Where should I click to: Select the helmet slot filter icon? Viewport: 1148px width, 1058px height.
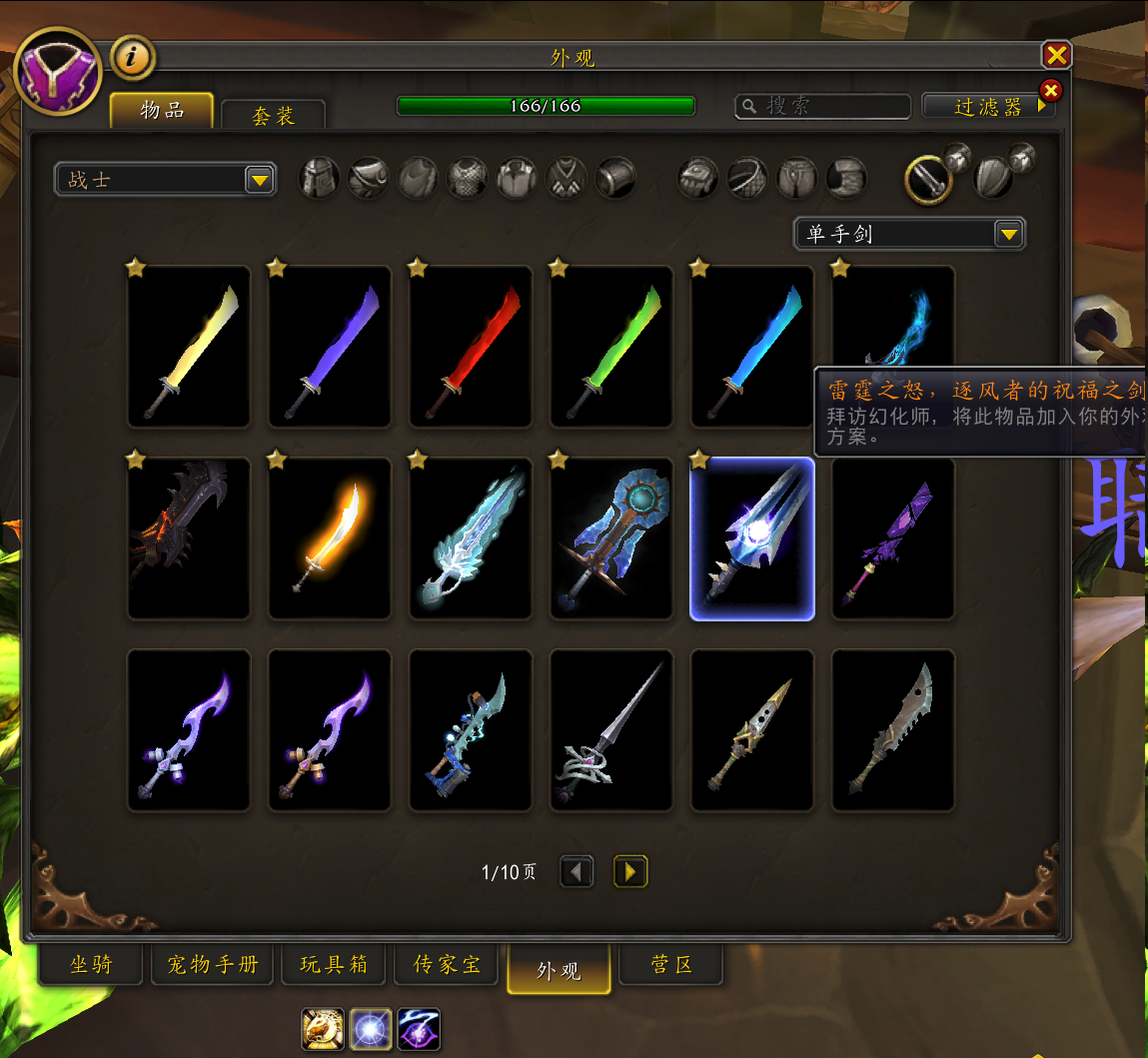click(320, 179)
